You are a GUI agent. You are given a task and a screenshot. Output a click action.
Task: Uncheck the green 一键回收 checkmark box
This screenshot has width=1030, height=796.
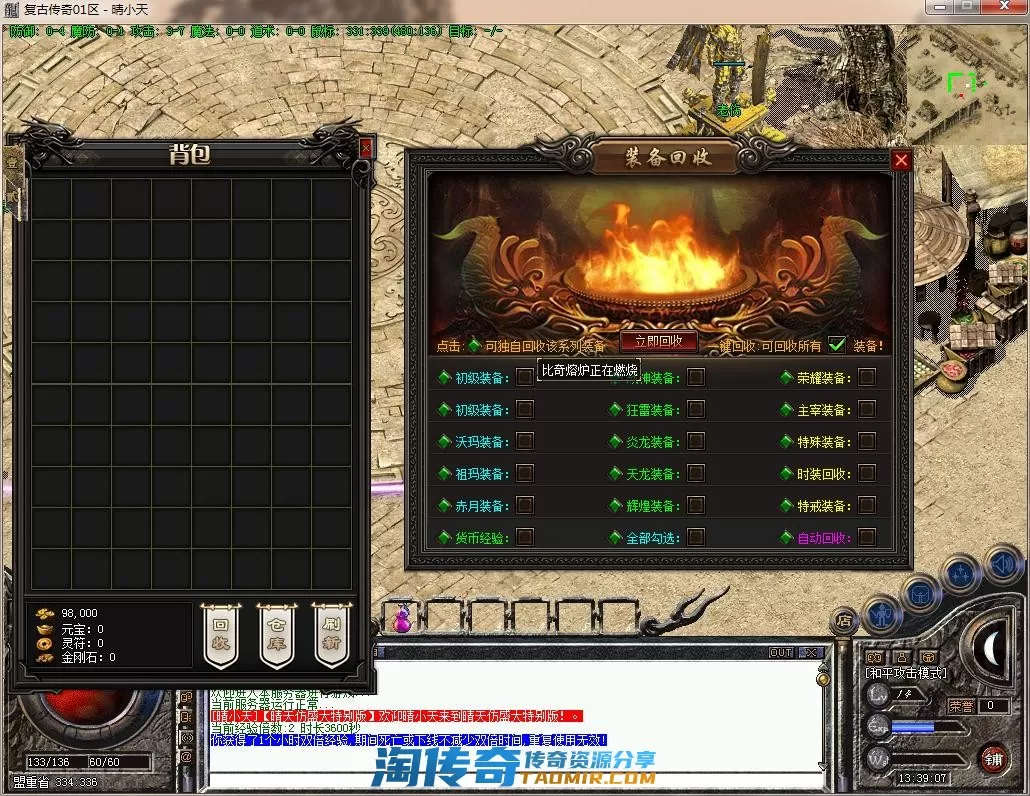[x=837, y=345]
